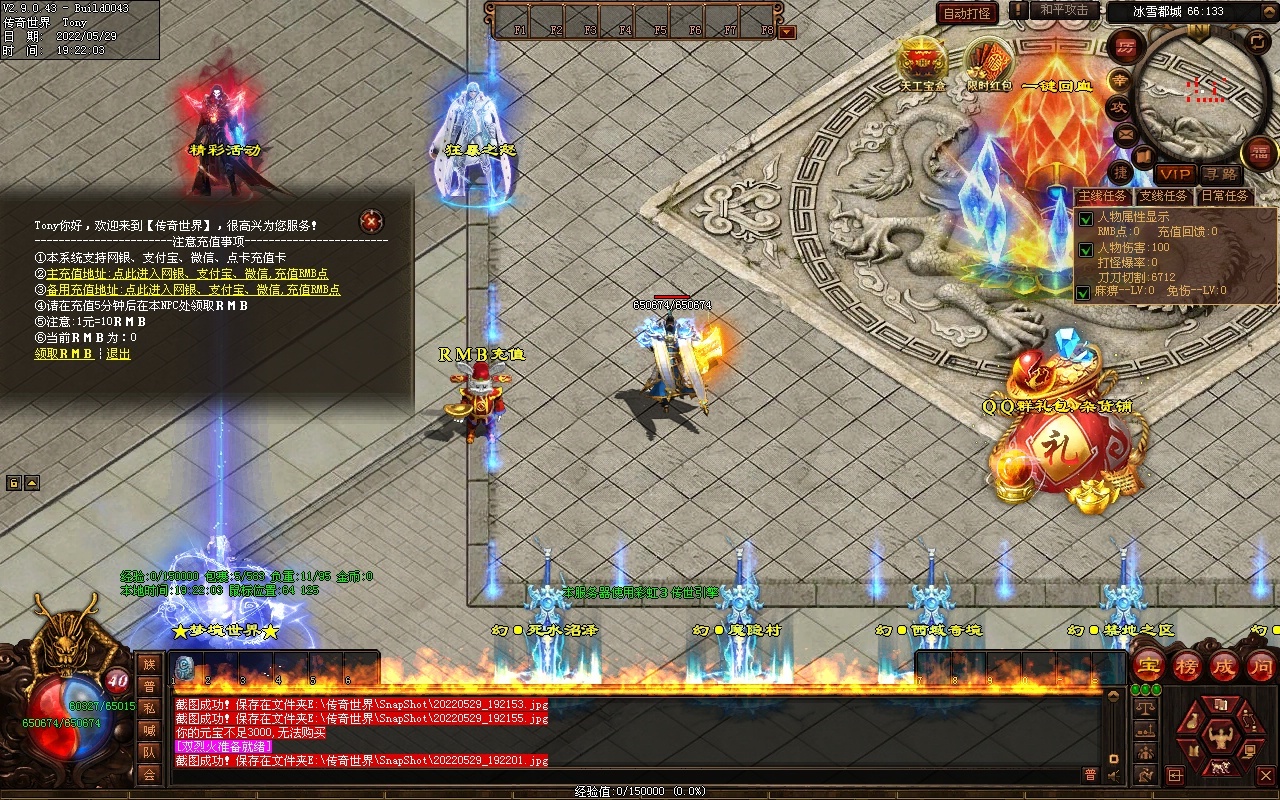
Task: Switch to the 支线任务 tab
Action: coord(1164,196)
